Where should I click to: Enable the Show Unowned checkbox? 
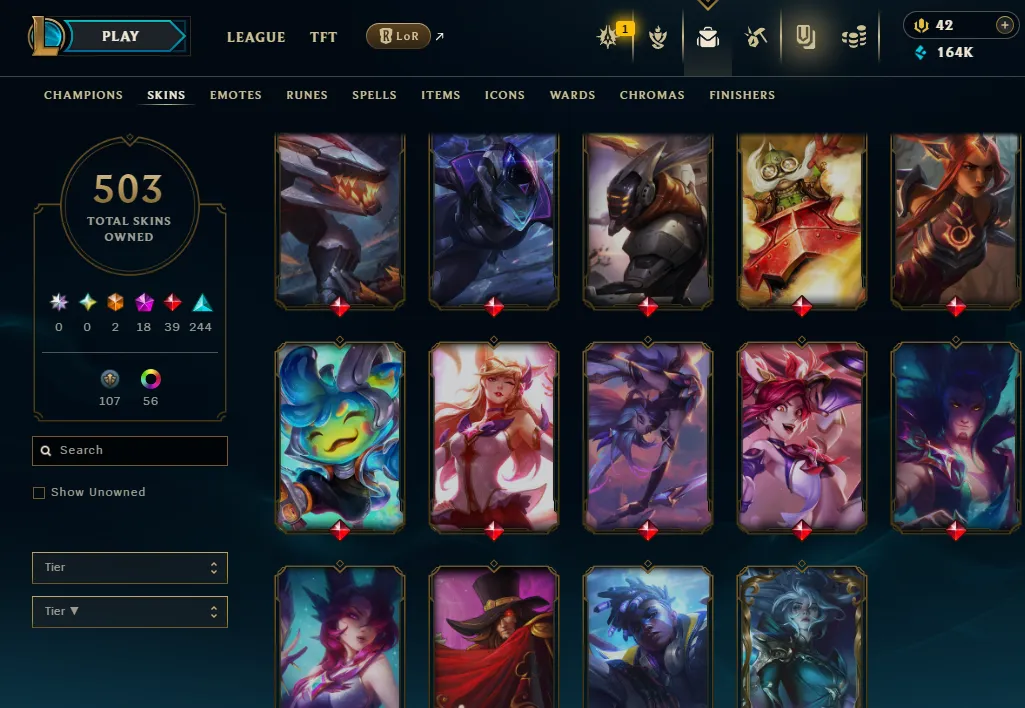(x=39, y=493)
